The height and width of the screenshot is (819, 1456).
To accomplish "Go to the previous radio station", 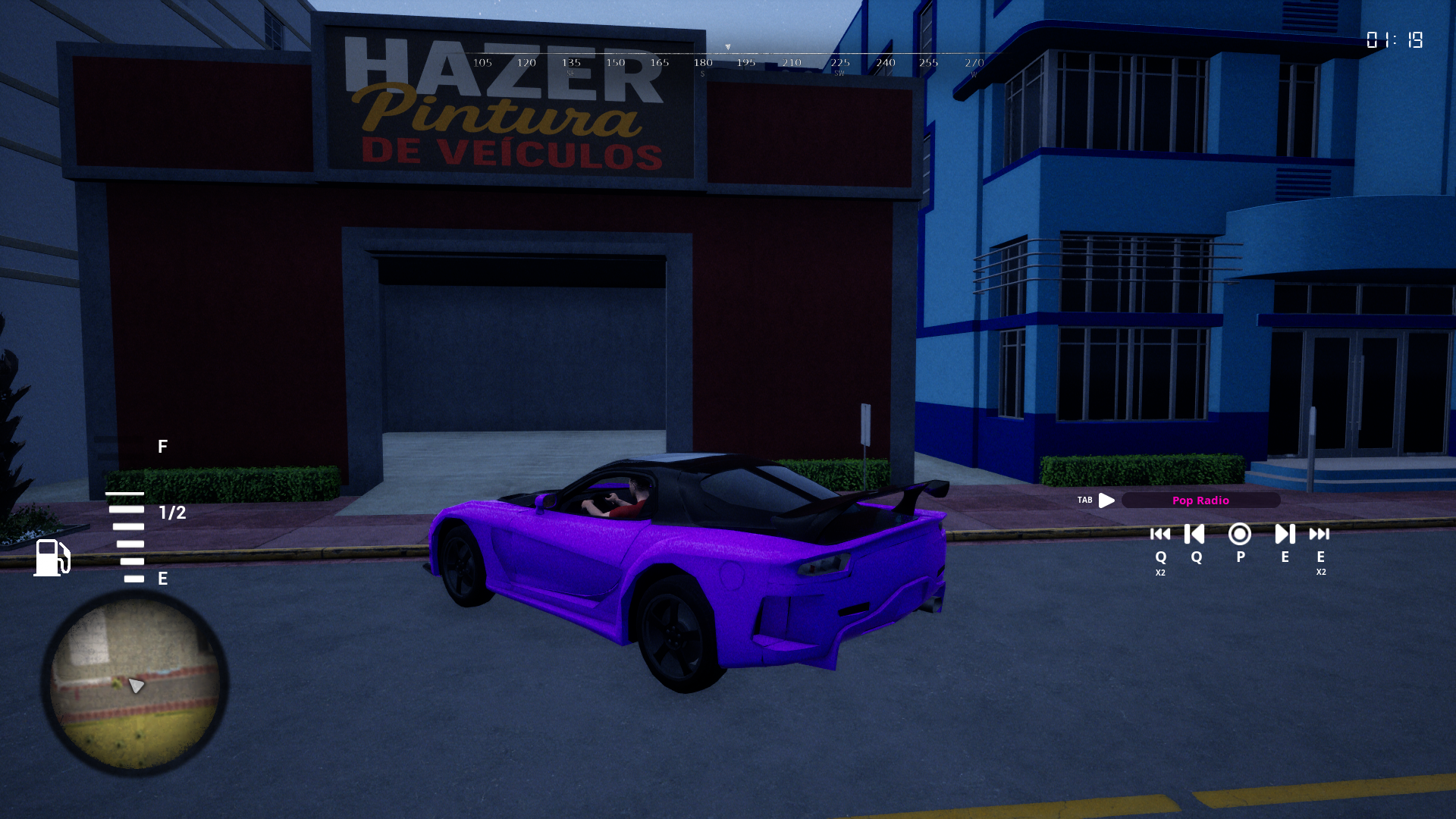I will point(1195,535).
